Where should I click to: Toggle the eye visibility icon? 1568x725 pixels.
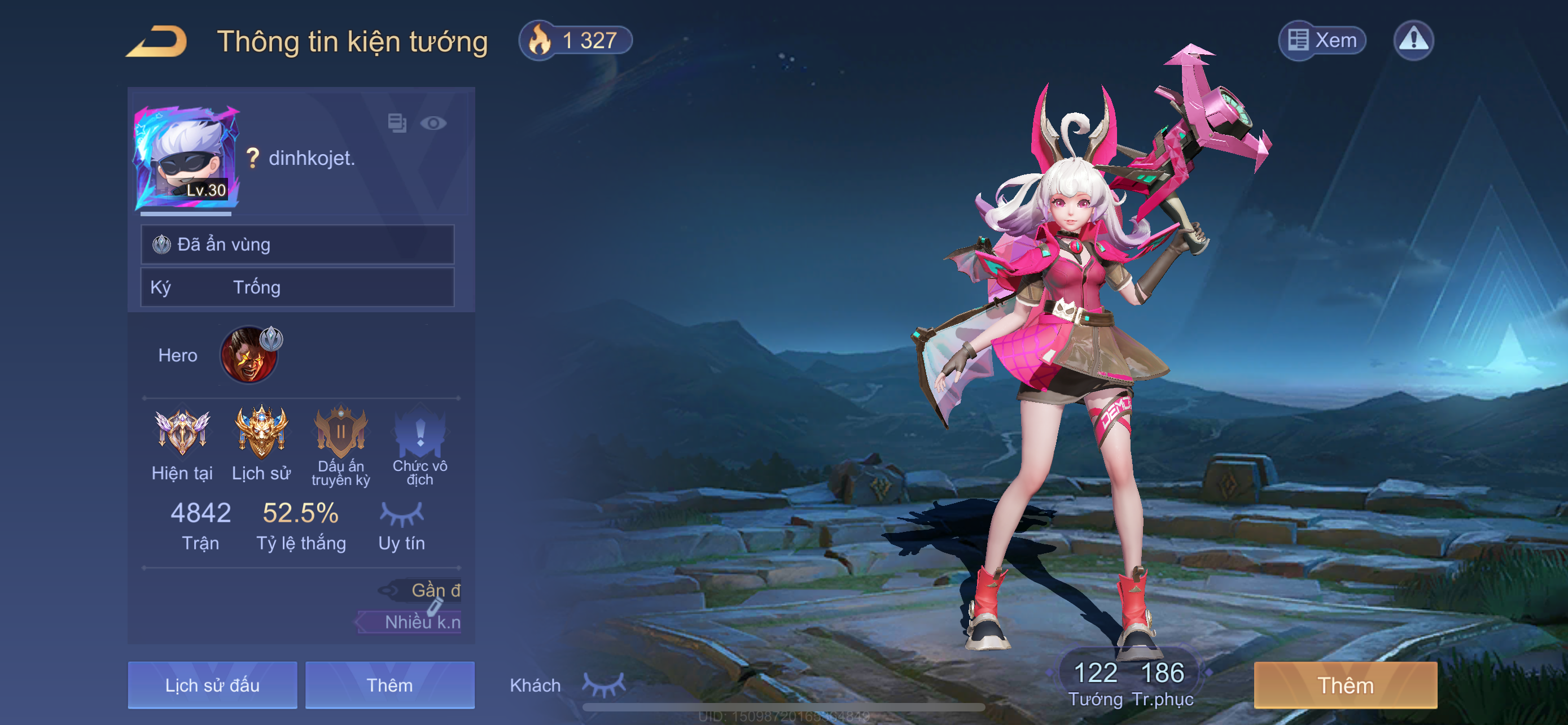433,124
